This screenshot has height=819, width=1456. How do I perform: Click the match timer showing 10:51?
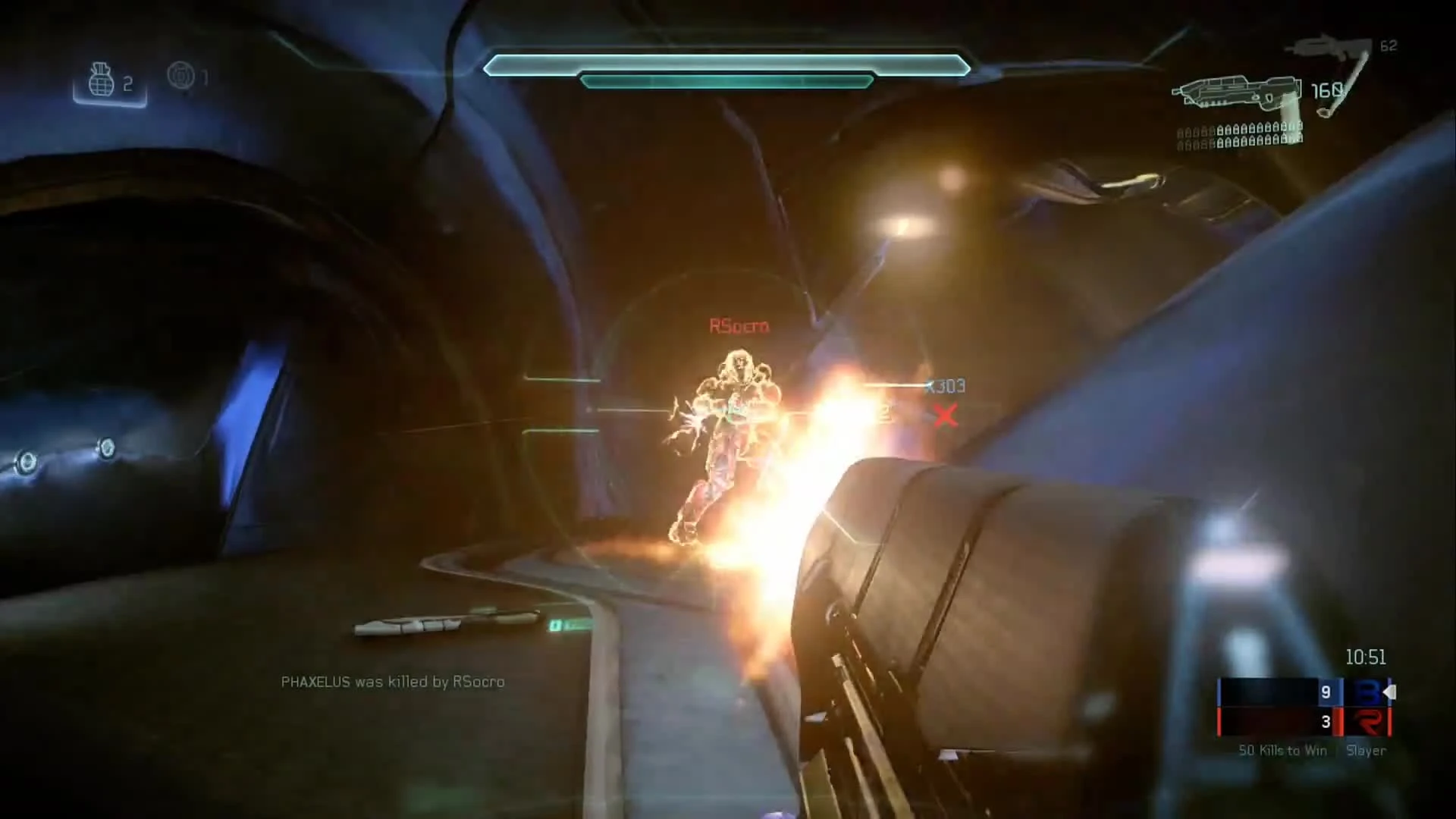[1366, 657]
